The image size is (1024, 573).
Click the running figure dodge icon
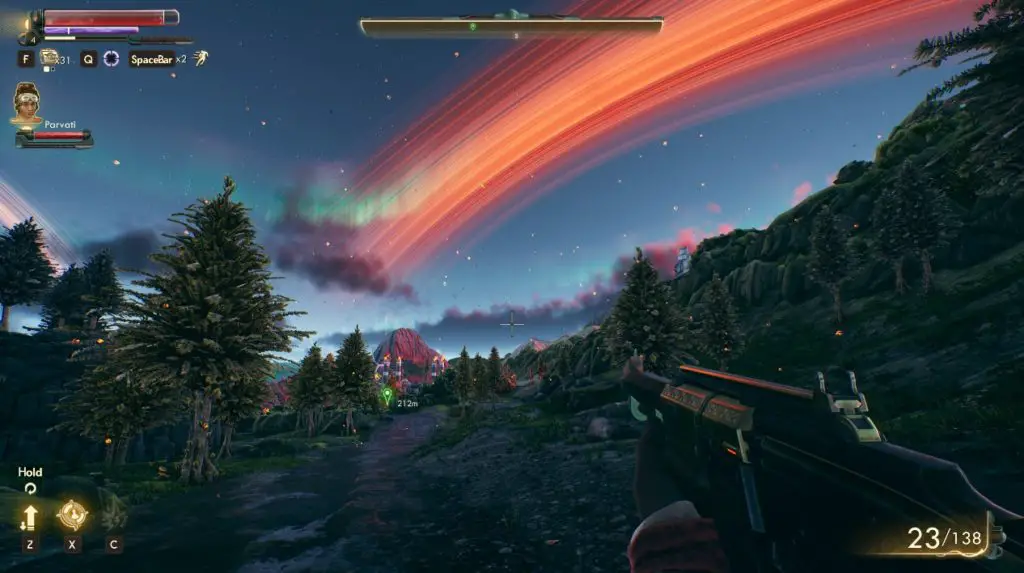(x=201, y=58)
